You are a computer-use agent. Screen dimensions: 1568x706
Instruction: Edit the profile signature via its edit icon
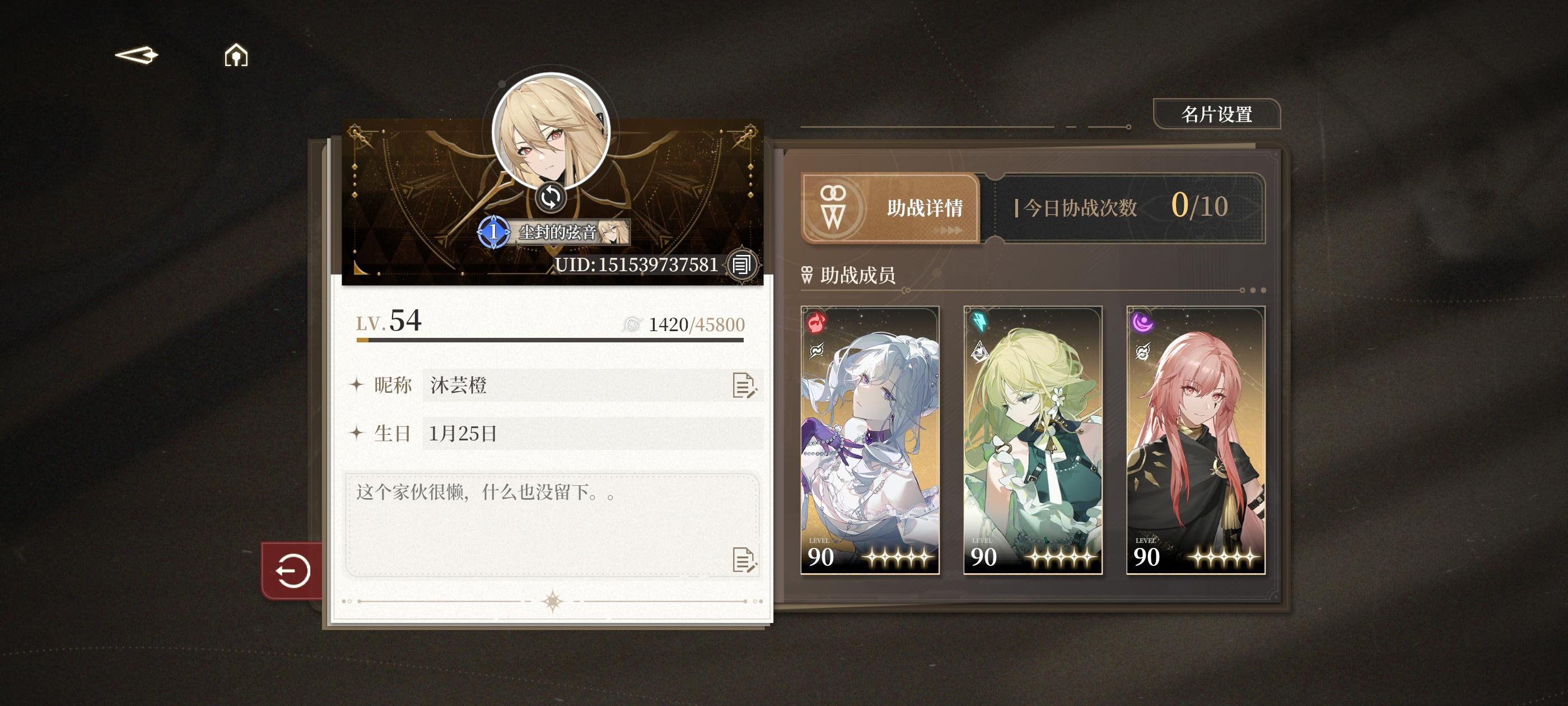(x=743, y=561)
